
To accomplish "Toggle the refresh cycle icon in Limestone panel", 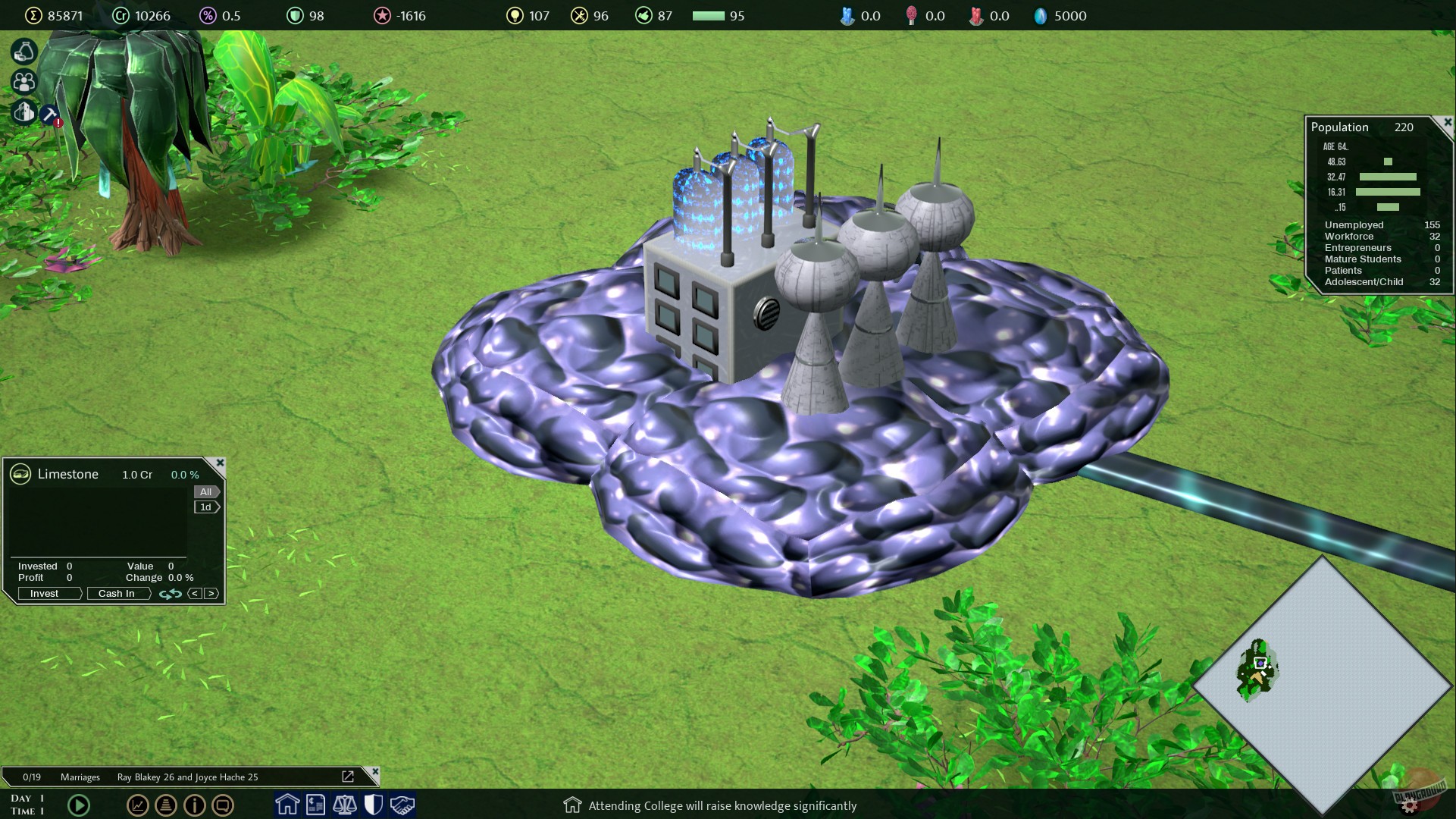I will [x=171, y=593].
